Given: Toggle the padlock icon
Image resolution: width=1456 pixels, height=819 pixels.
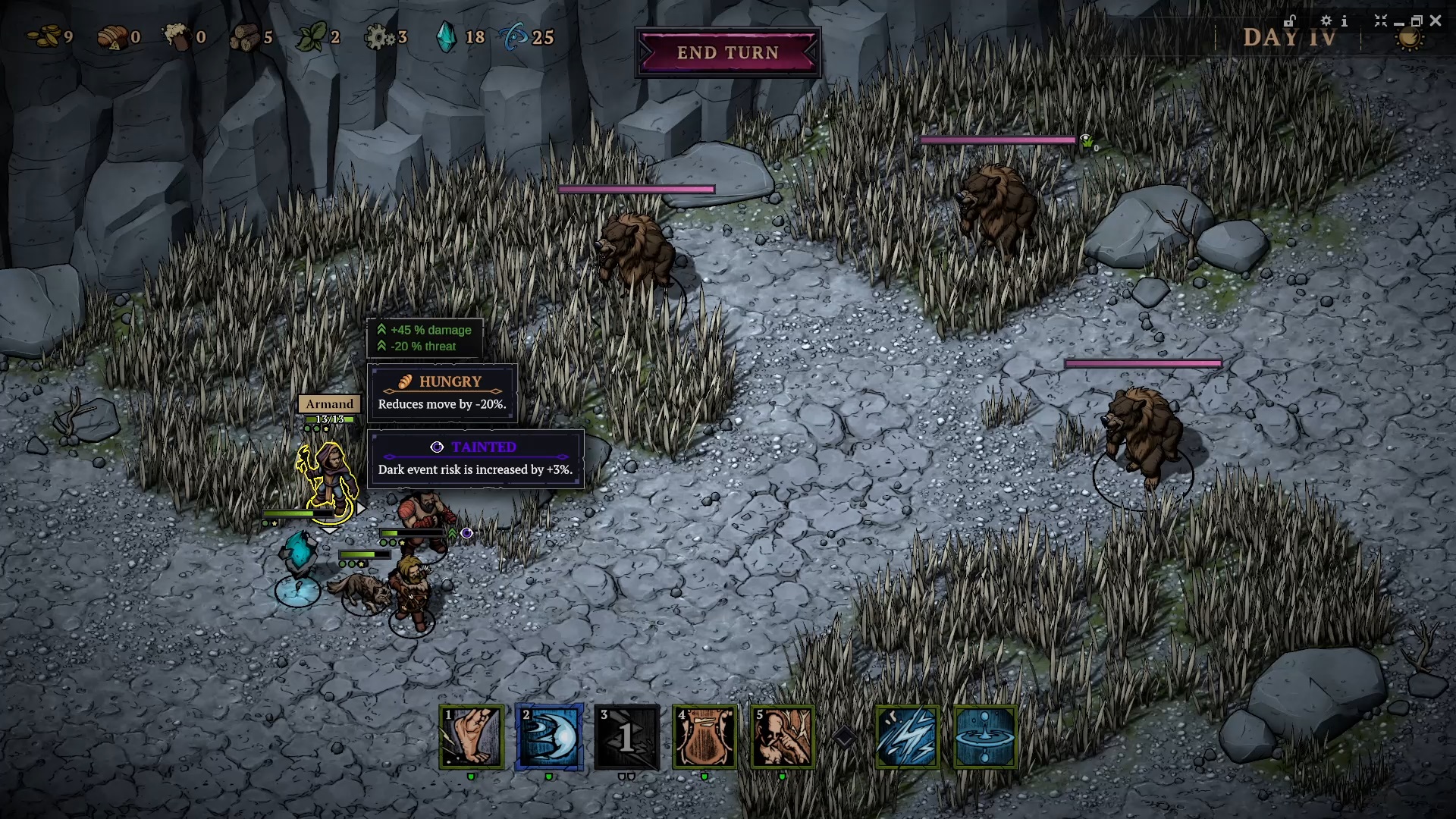Looking at the screenshot, I should [1290, 21].
